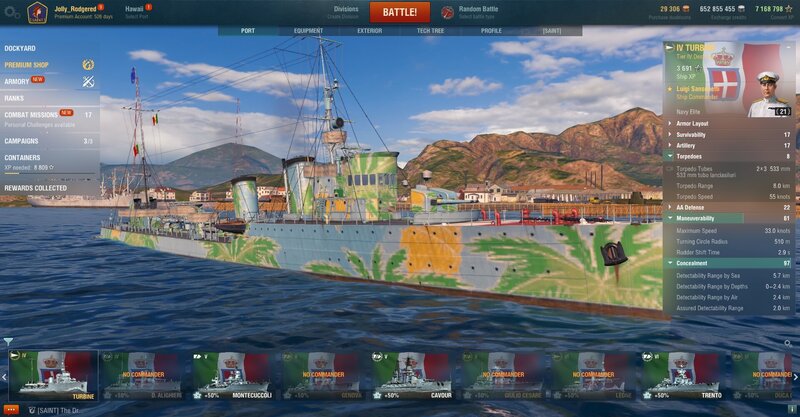Start the match with the BATTLE! button
The height and width of the screenshot is (417, 800).
[399, 12]
